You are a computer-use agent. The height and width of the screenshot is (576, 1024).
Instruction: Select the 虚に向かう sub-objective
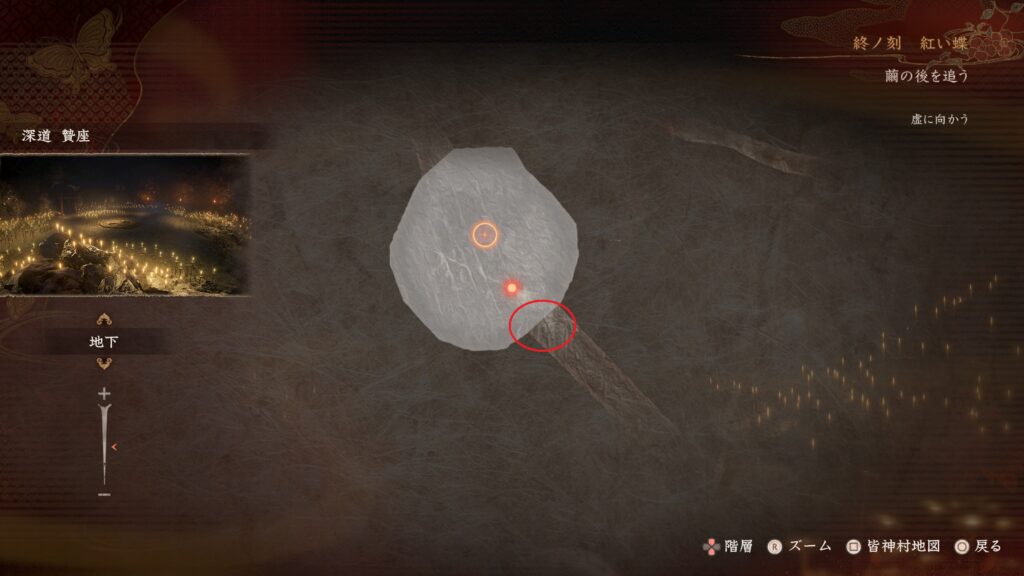point(940,119)
